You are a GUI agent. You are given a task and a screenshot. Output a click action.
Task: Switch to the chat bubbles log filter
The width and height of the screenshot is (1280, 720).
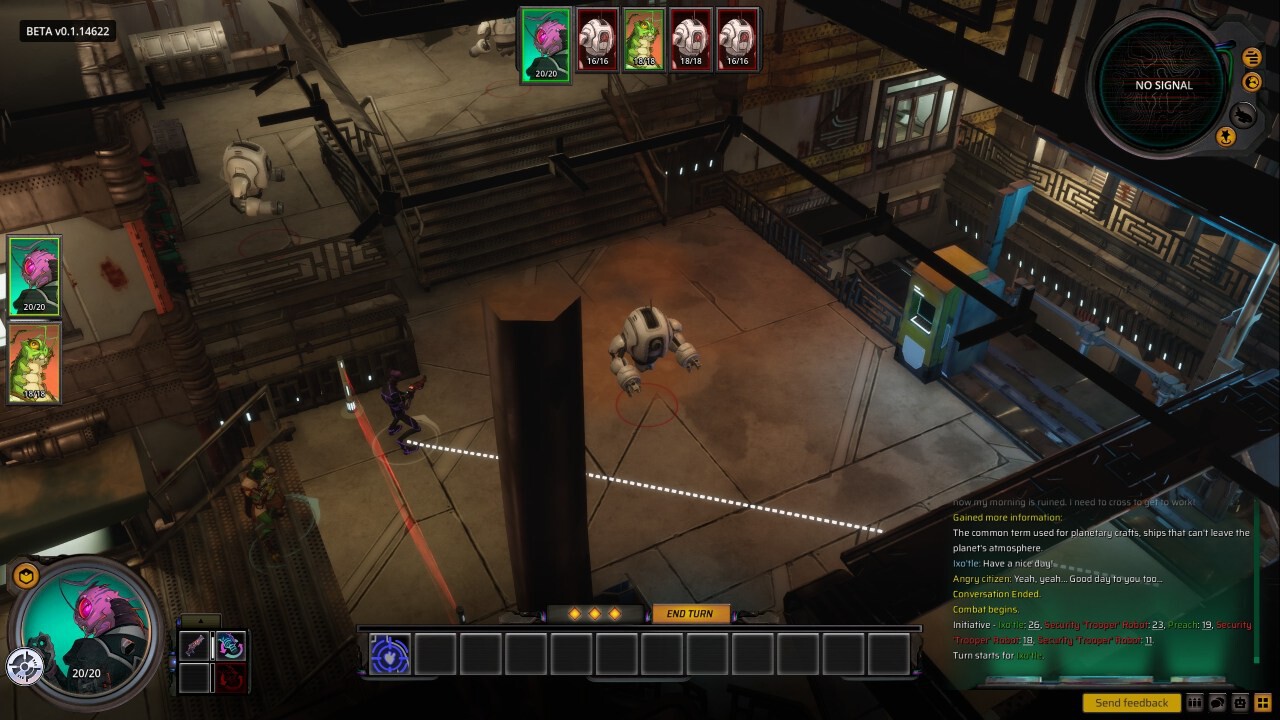point(1218,703)
